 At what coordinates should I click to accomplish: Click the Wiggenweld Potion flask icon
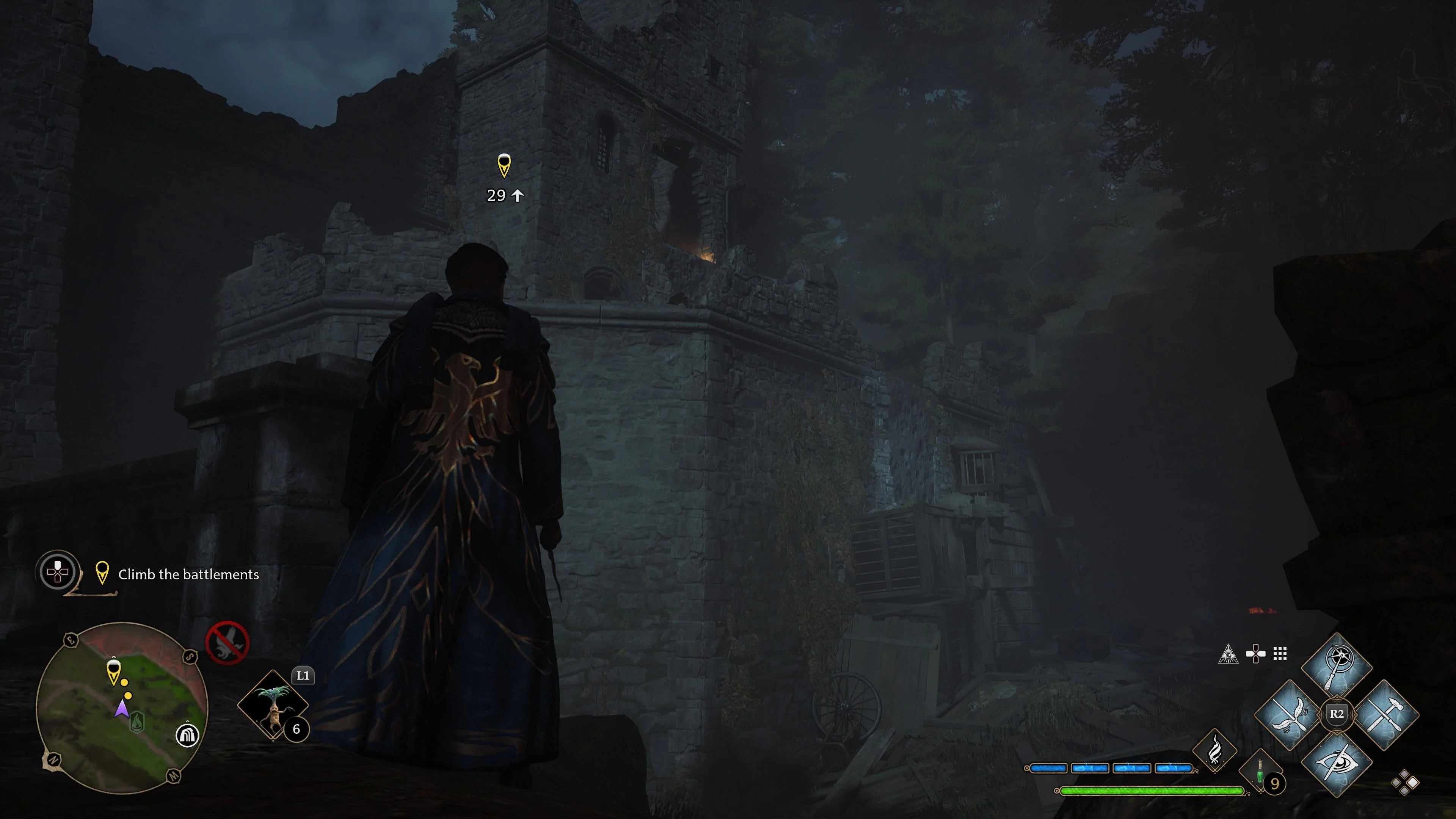click(x=1260, y=772)
